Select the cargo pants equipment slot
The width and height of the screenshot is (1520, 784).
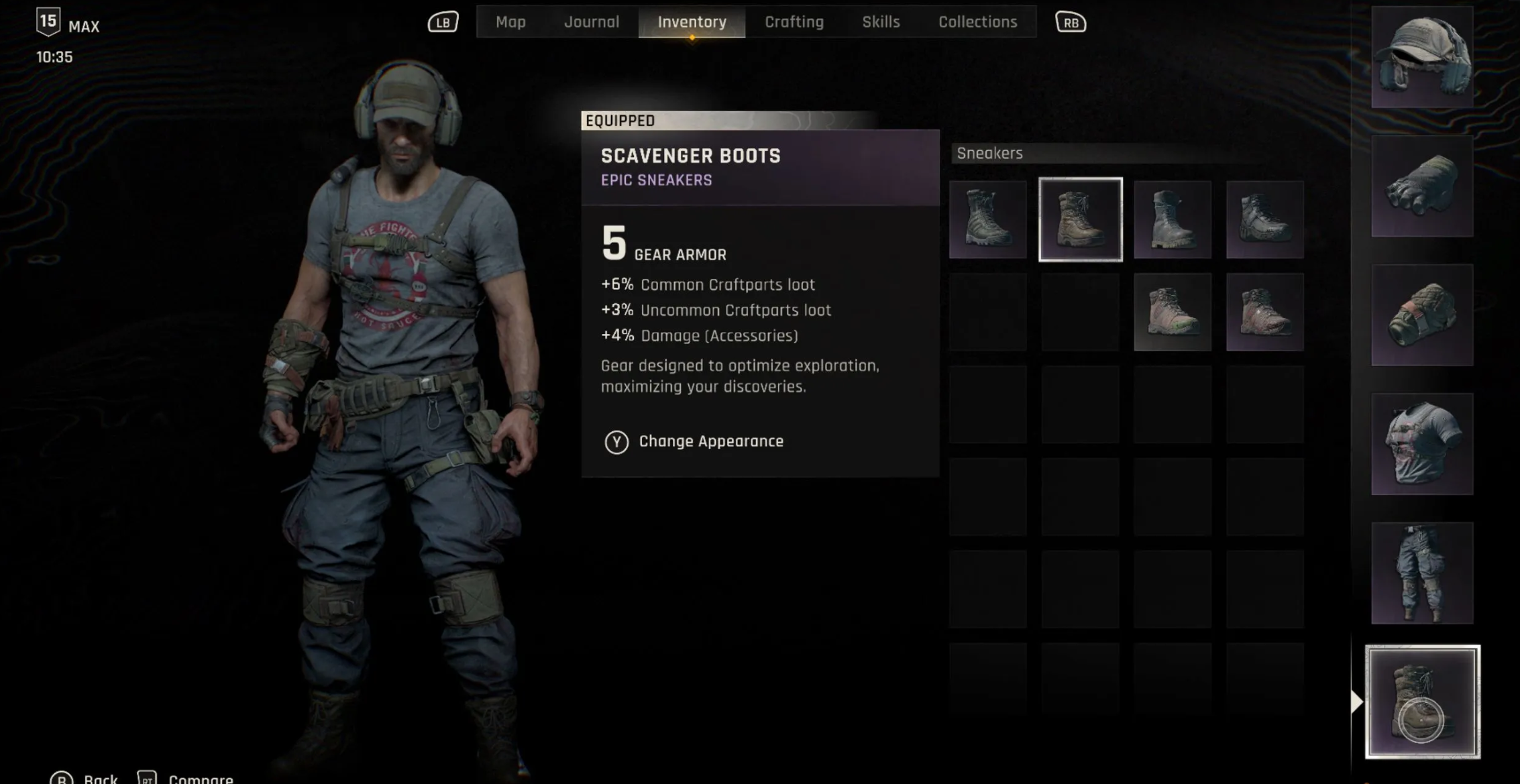(1422, 573)
